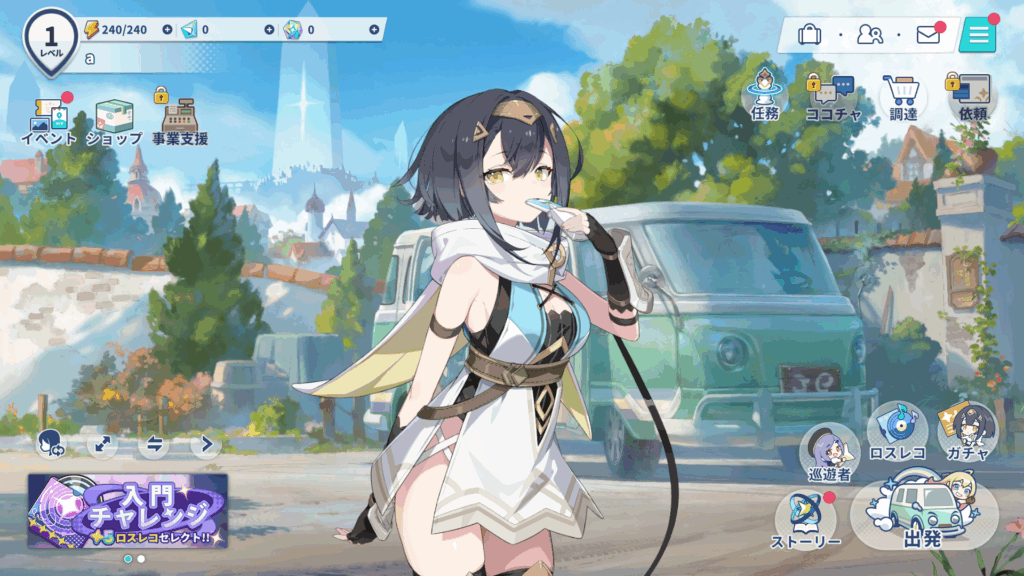Open the level 1 player profile badge
The image size is (1024, 576).
point(50,40)
